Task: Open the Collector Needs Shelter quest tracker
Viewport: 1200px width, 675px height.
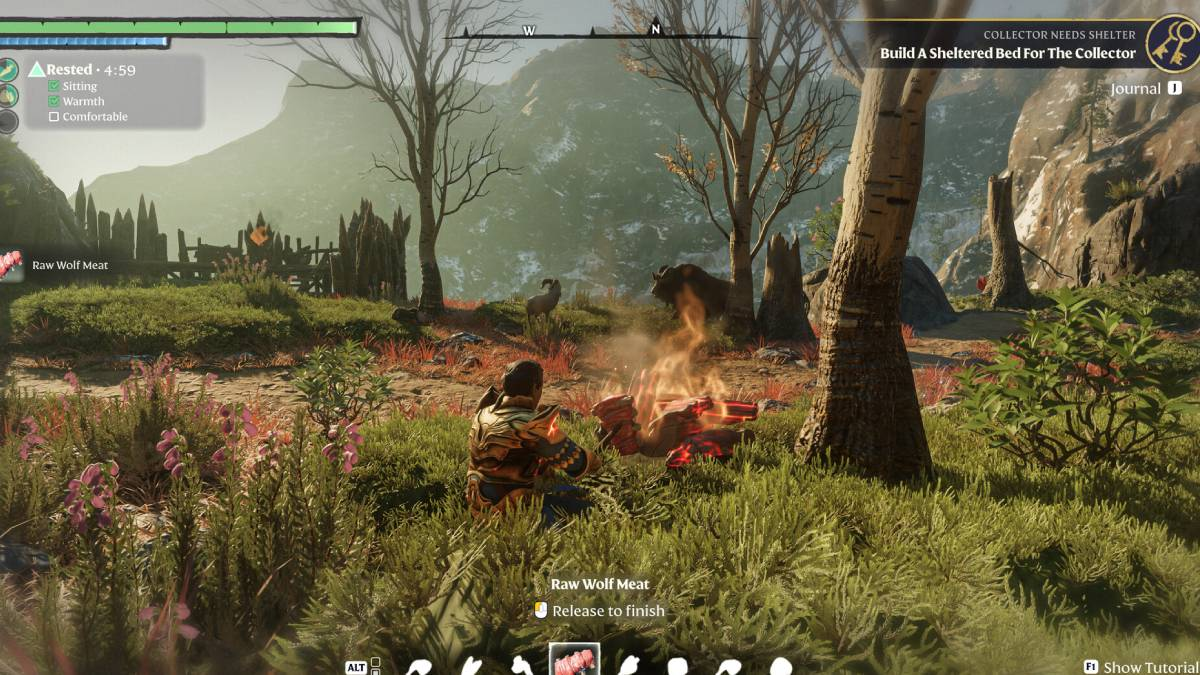Action: (1007, 45)
